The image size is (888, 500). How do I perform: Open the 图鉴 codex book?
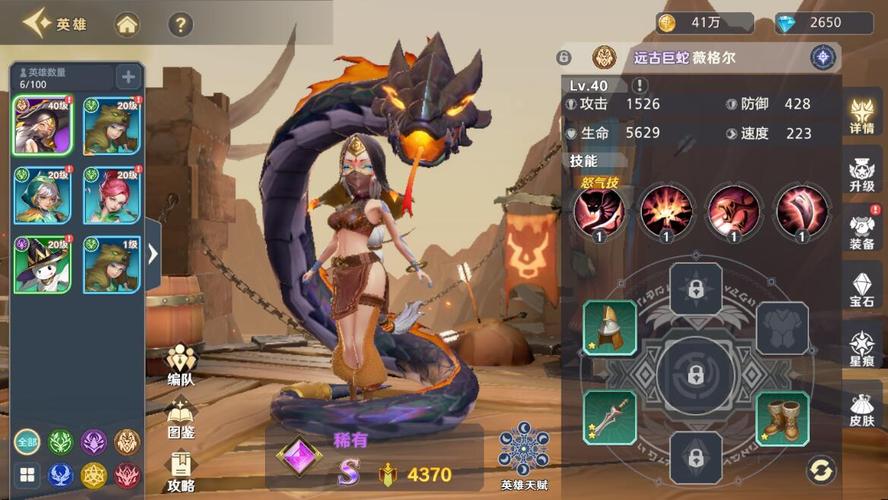click(181, 418)
